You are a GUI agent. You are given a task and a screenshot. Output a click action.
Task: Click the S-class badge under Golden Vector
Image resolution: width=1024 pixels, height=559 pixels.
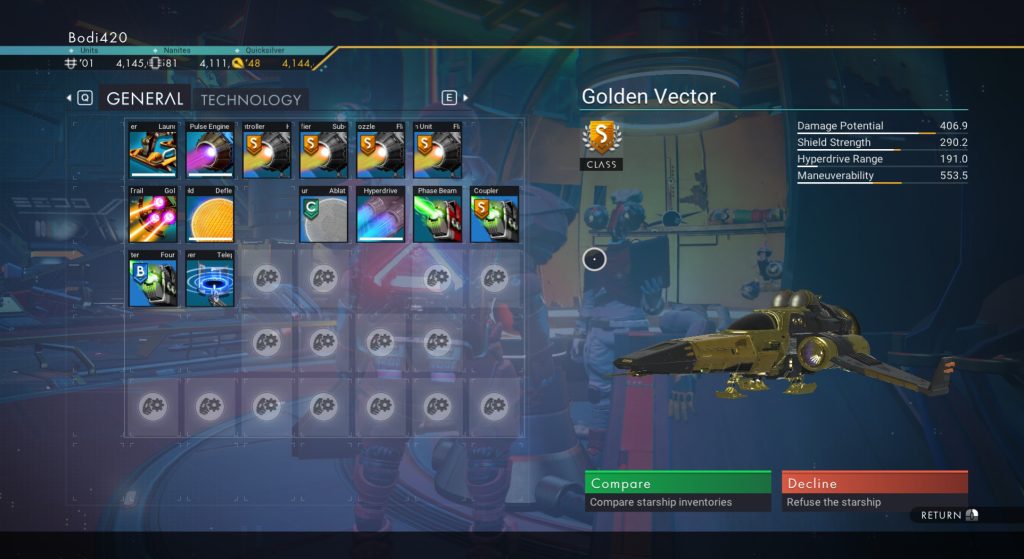pos(602,140)
